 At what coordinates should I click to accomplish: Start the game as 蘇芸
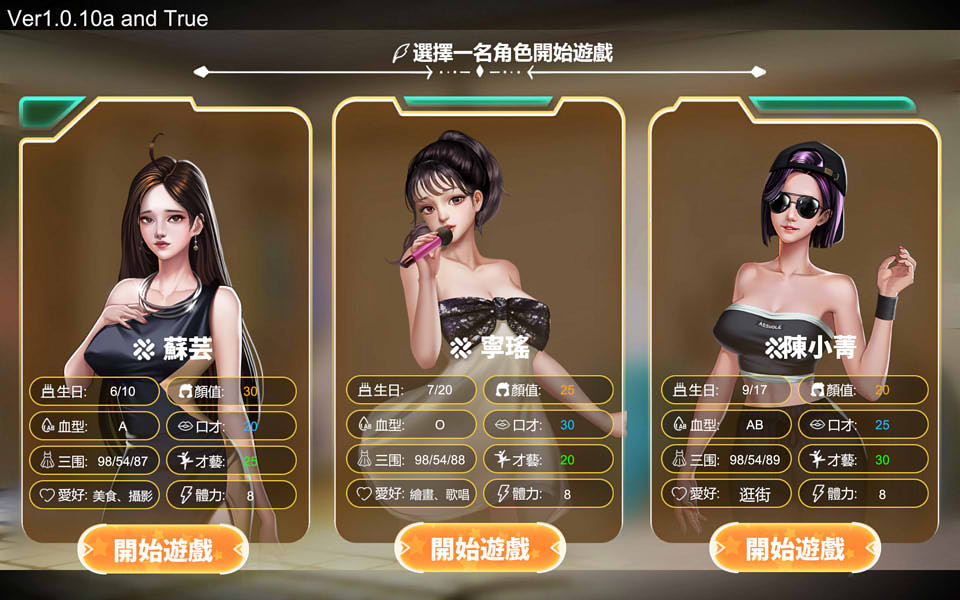pyautogui.click(x=163, y=549)
